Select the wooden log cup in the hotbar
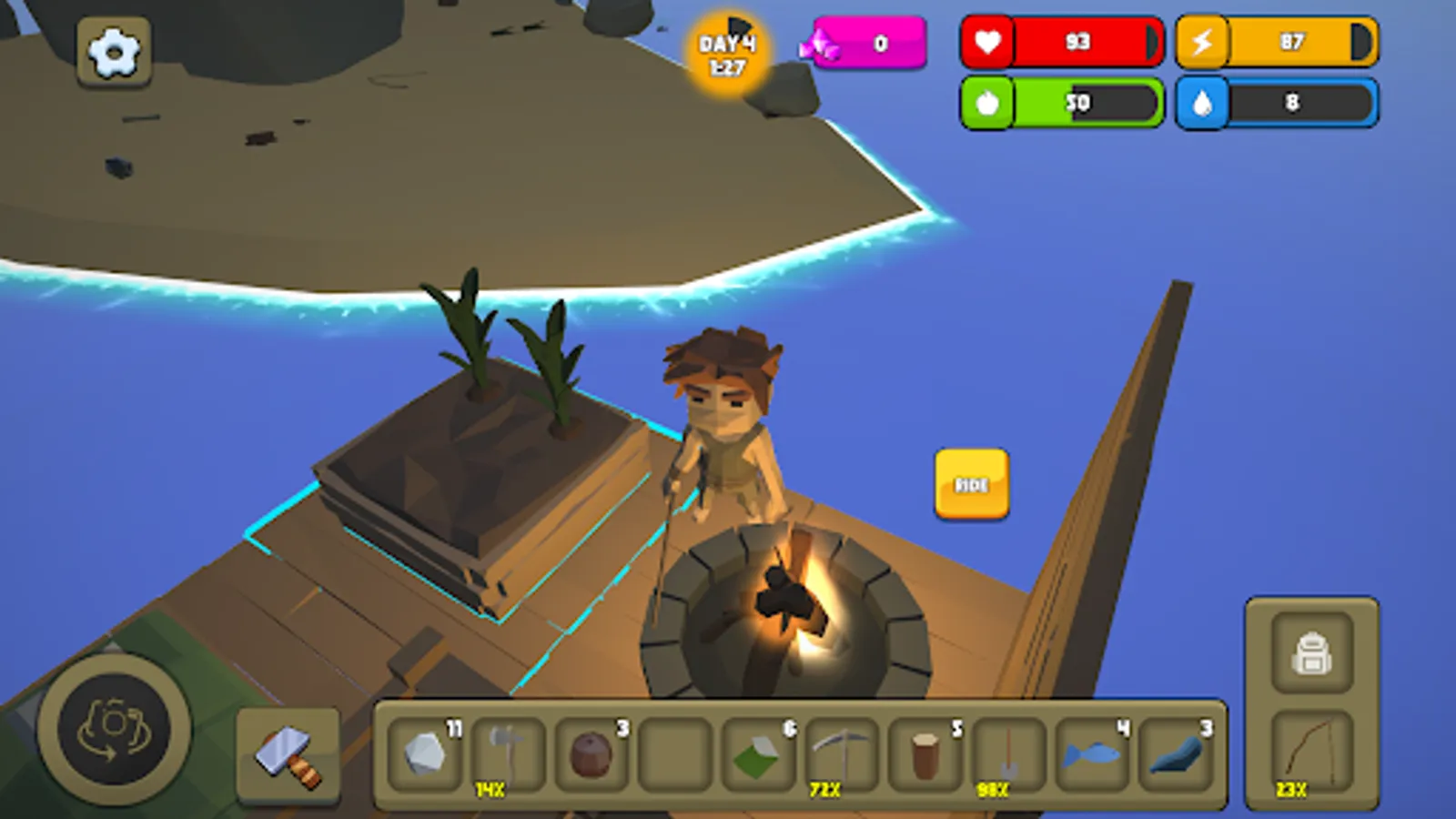 [x=925, y=755]
